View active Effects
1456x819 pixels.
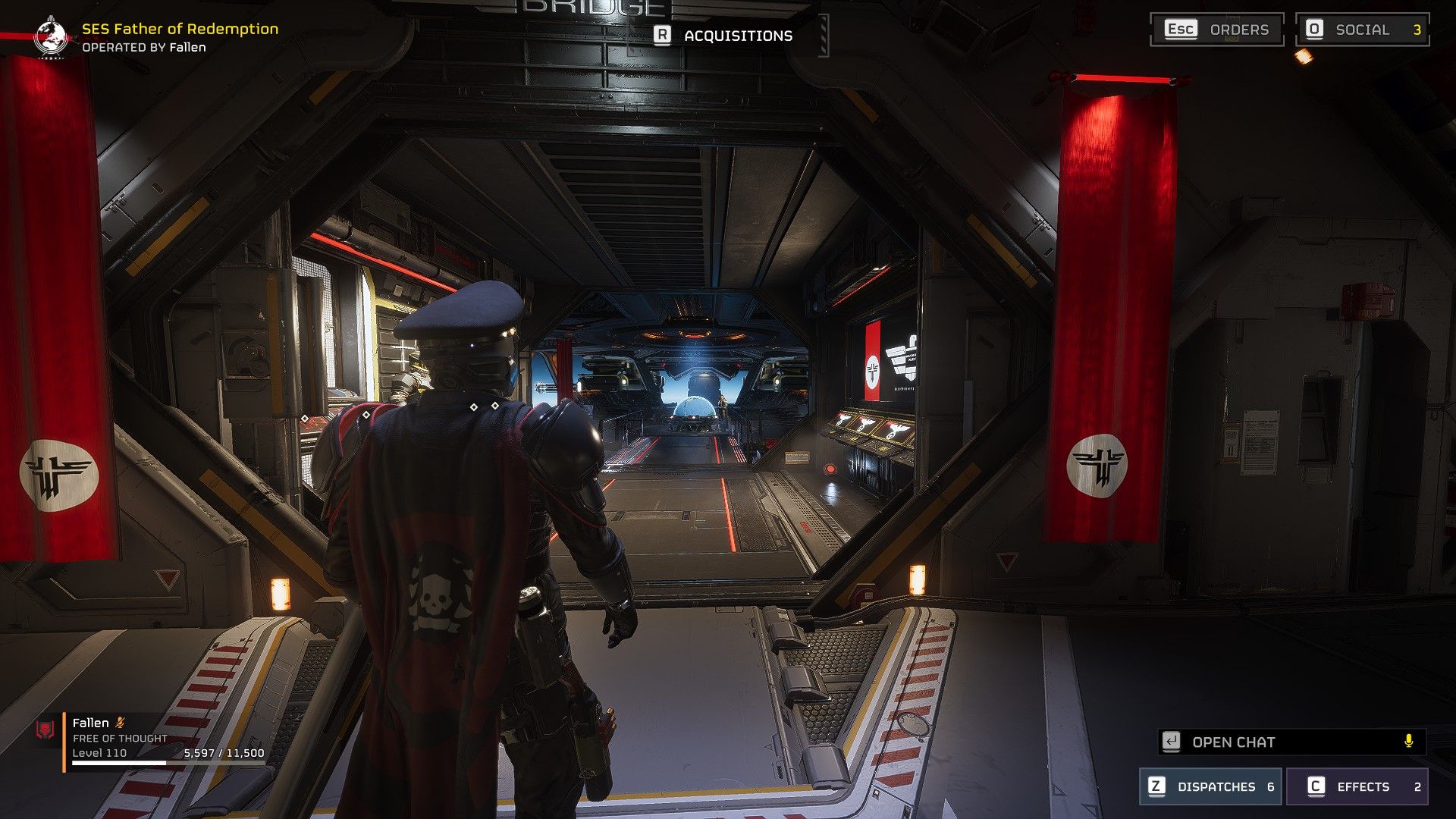coord(1357,786)
